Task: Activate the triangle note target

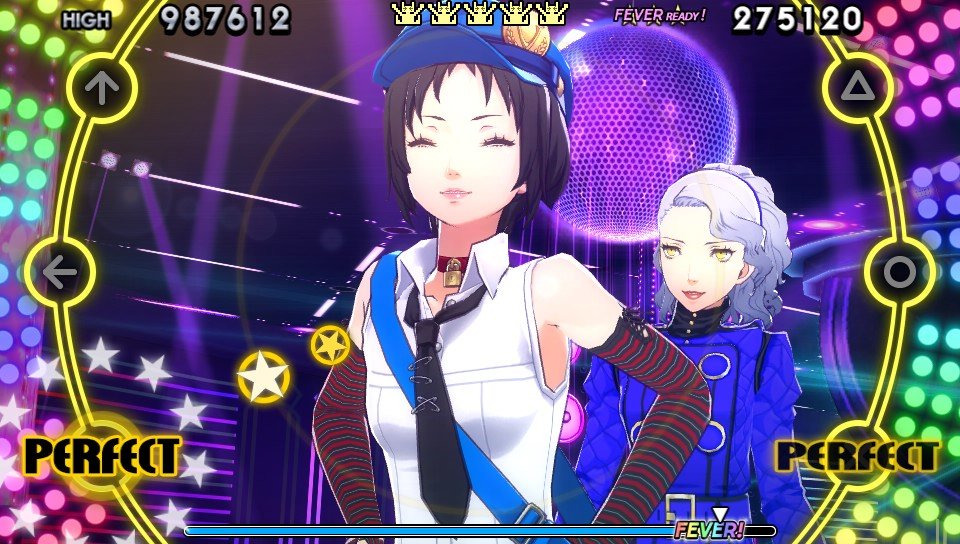Action: (x=857, y=88)
